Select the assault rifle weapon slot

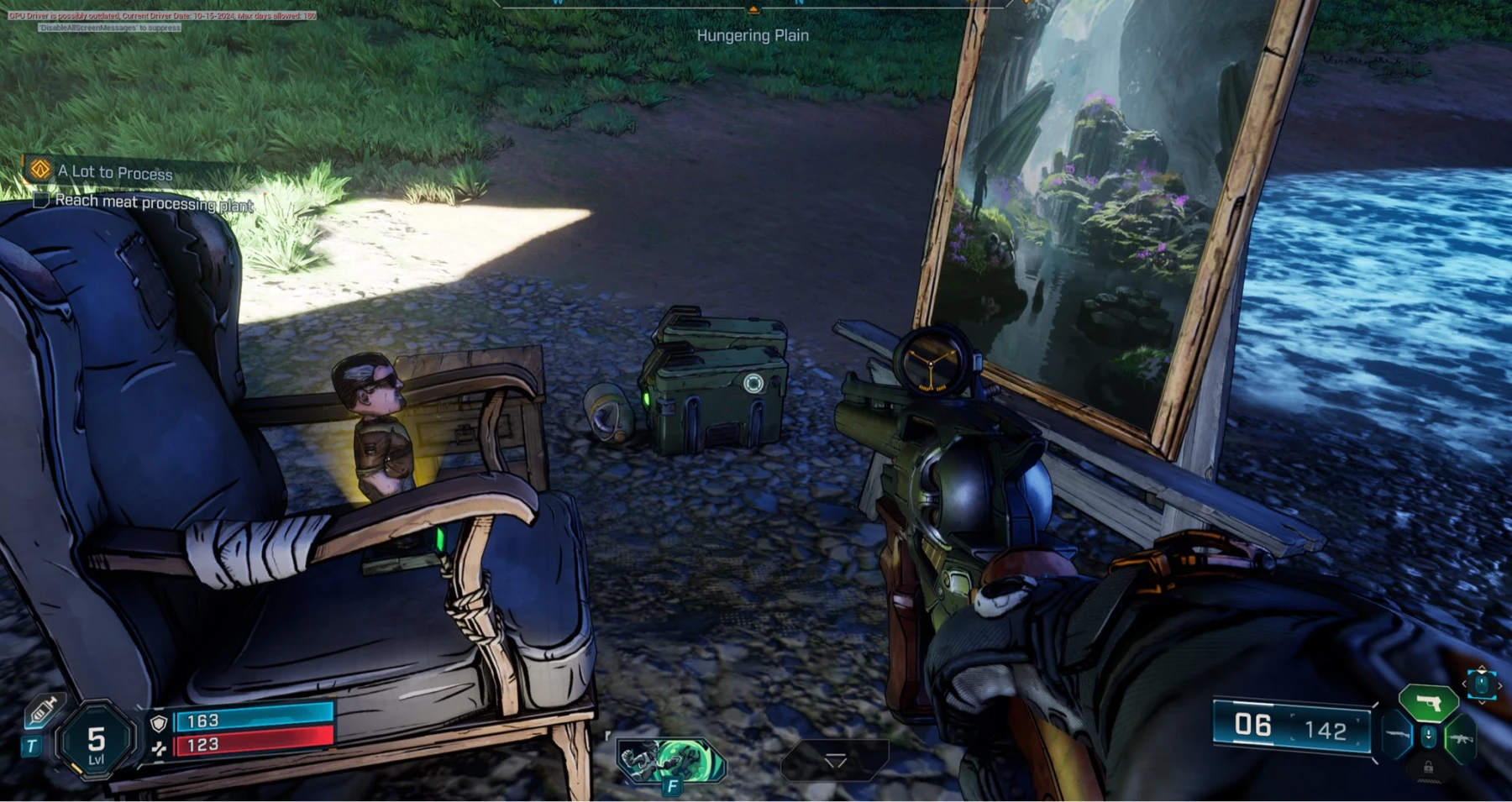tap(1461, 739)
